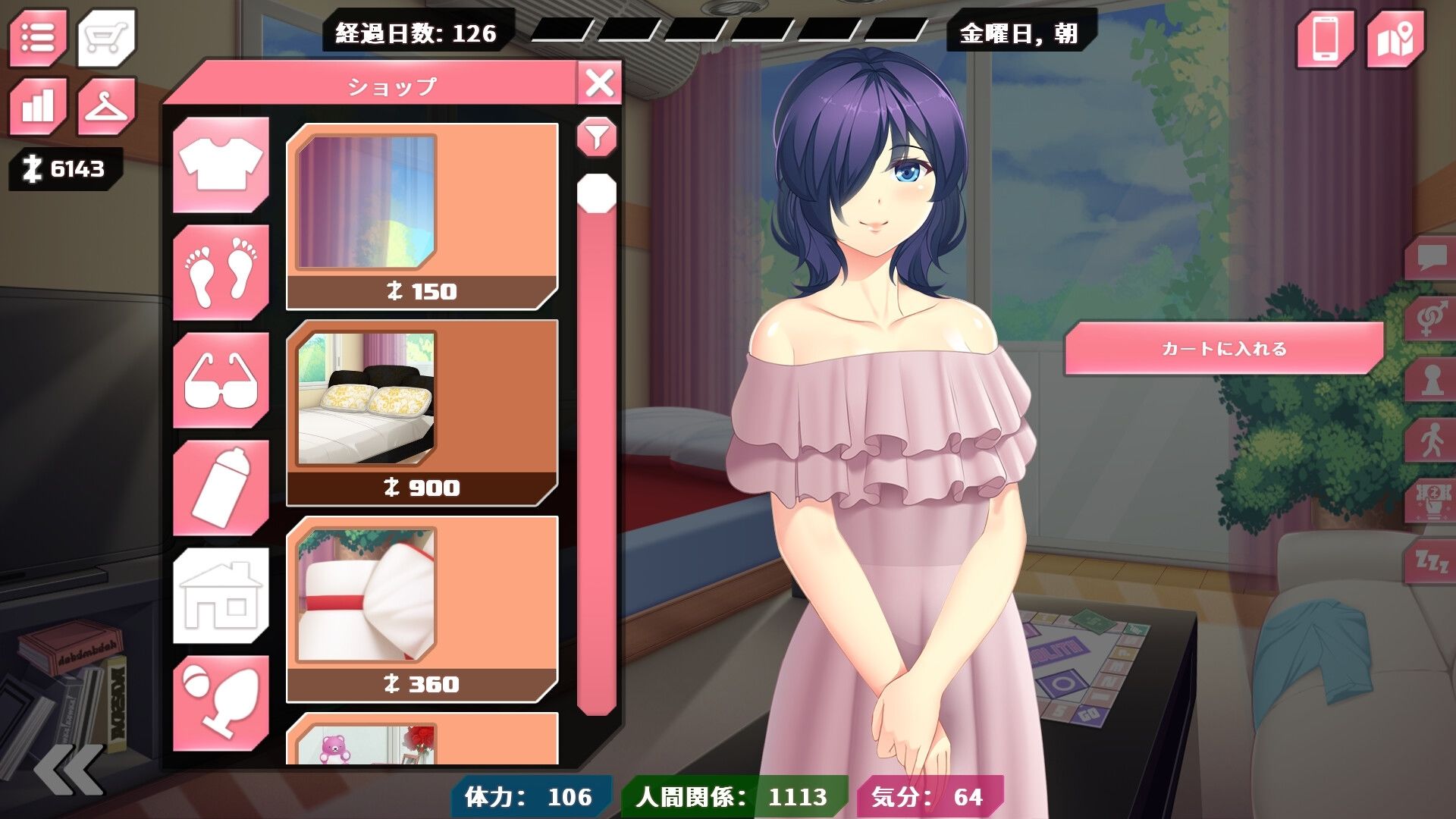Open the toys shop category
Screen dimensions: 1456x819
tap(221, 703)
